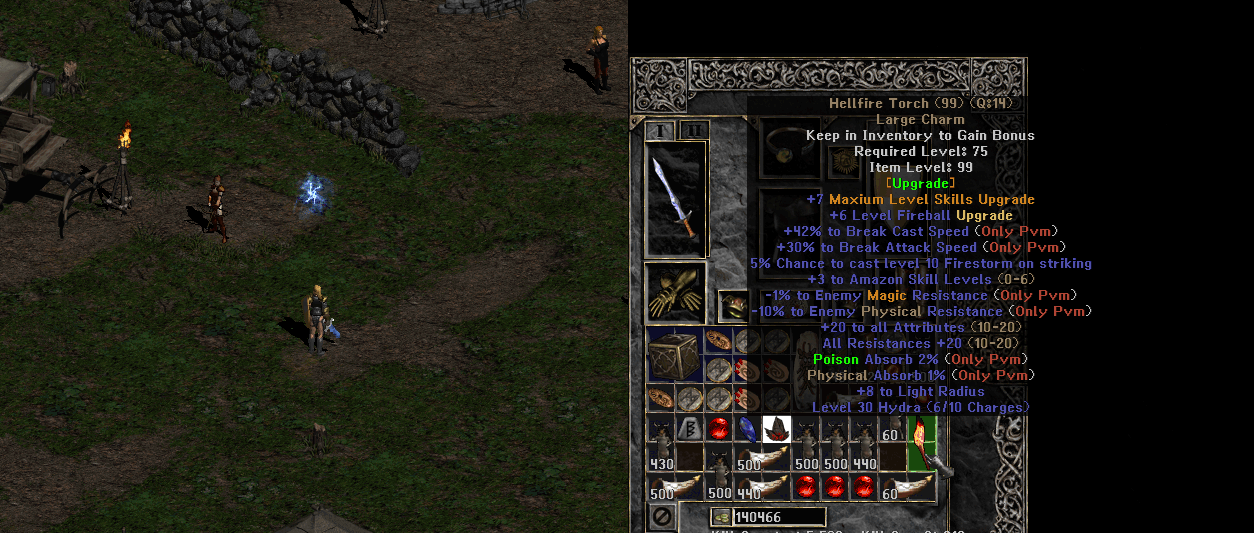Select the blue sapphire gem
1254x533 pixels.
pyautogui.click(x=747, y=430)
